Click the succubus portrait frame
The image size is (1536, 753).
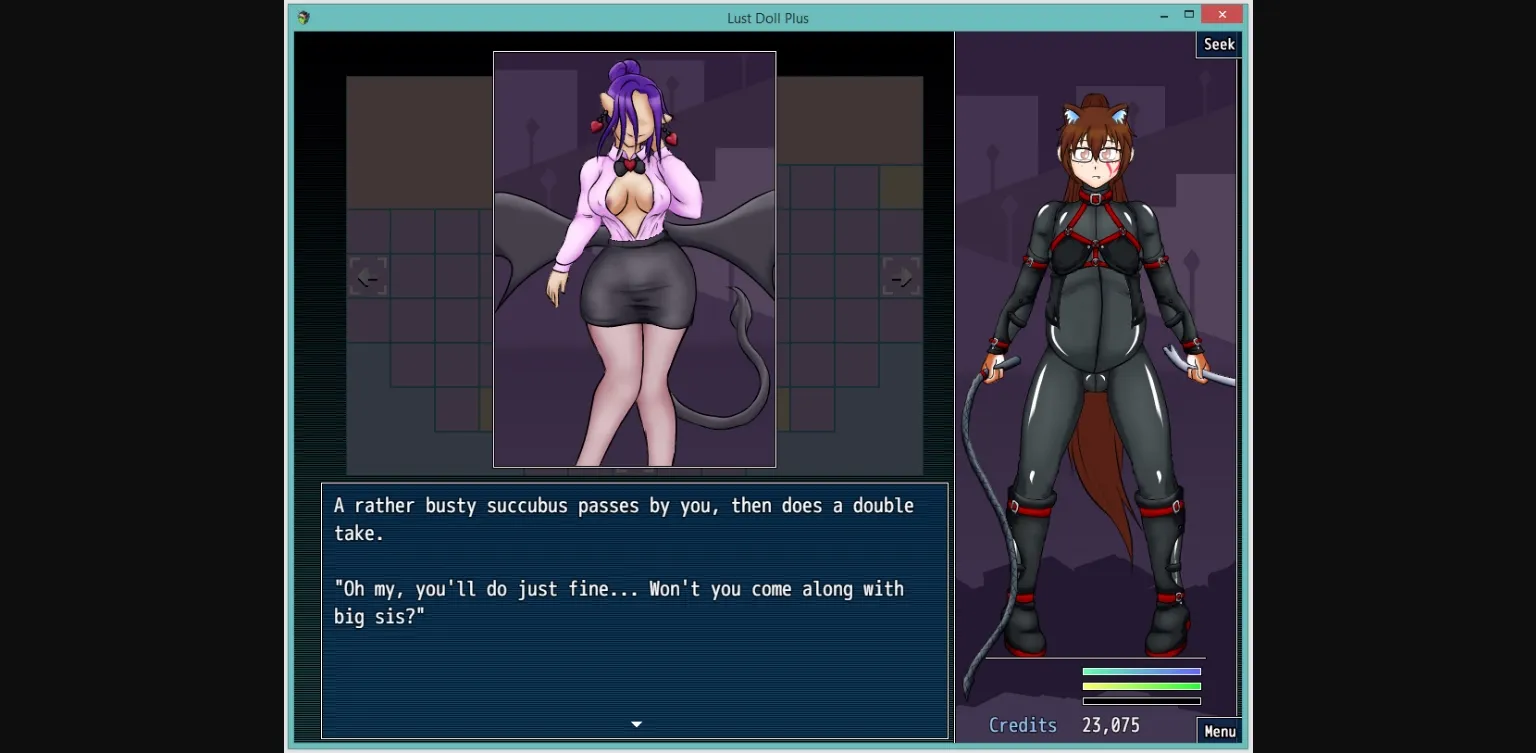click(634, 260)
